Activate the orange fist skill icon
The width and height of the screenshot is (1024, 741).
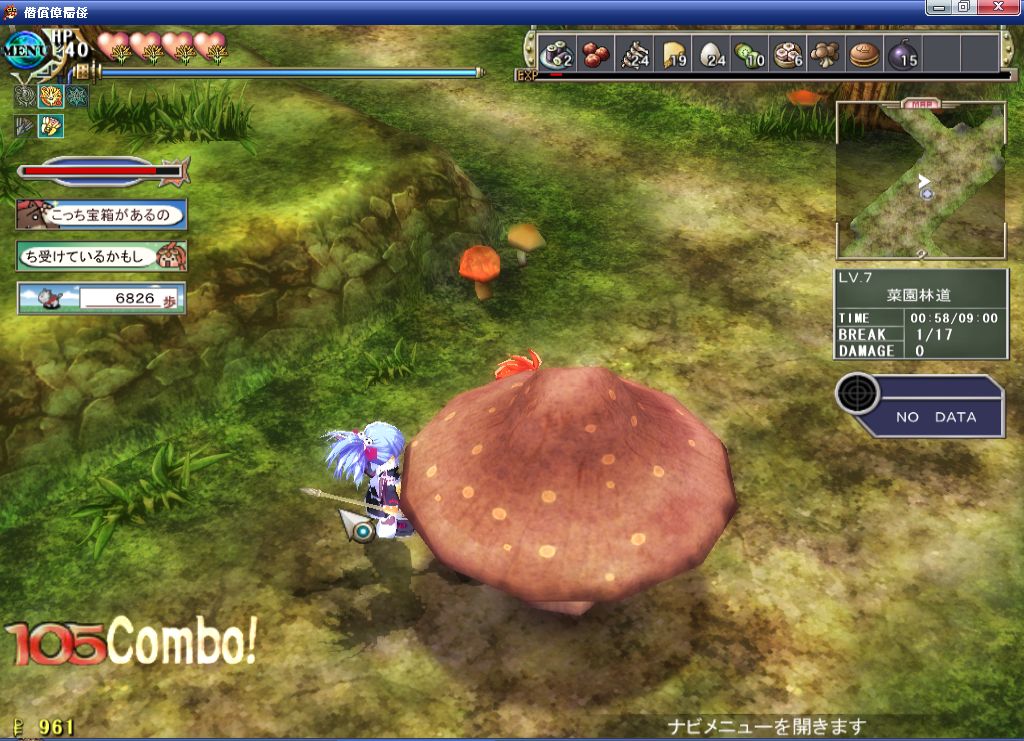51,125
